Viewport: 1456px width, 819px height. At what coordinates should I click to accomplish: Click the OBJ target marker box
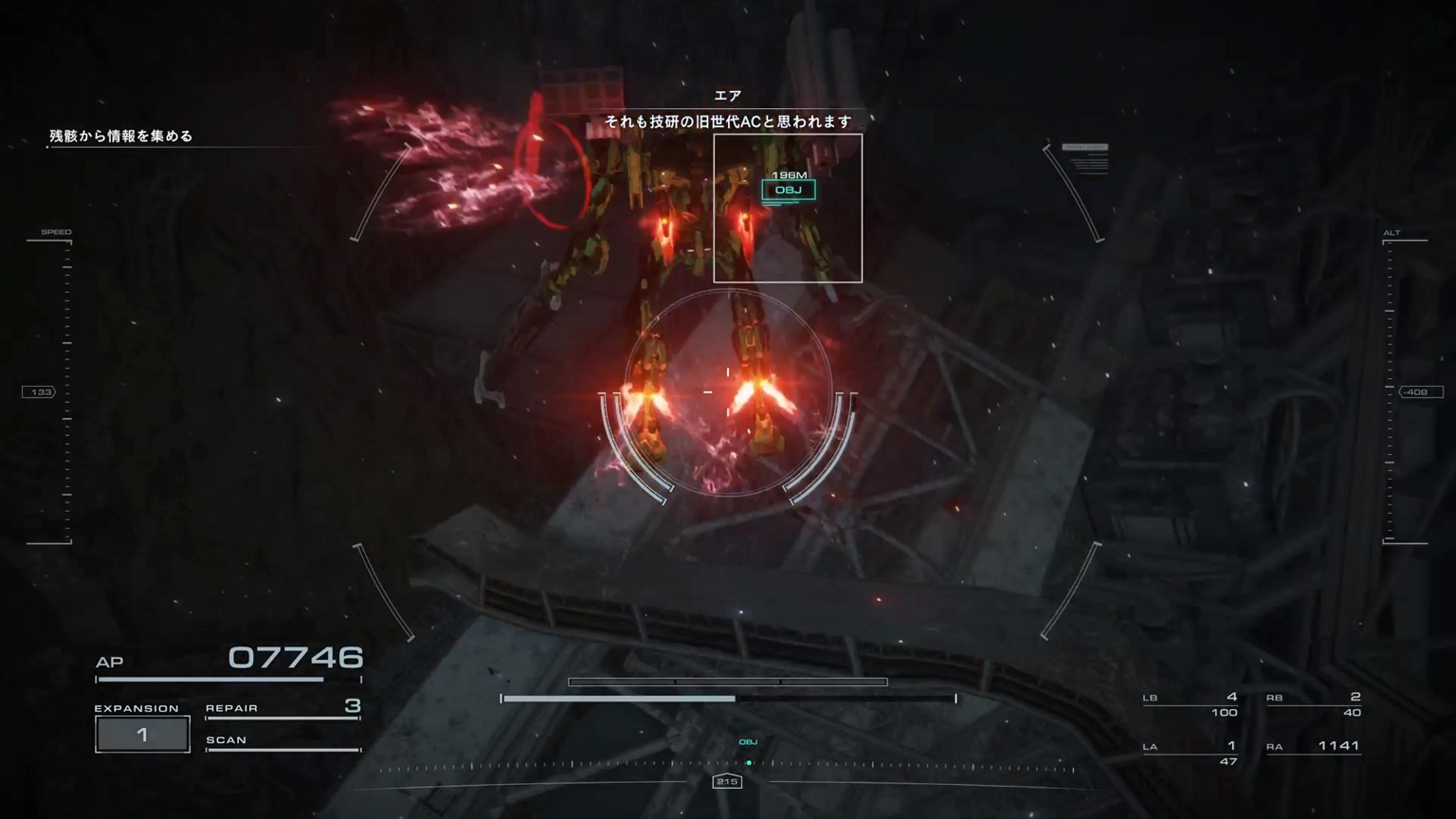pos(788,191)
